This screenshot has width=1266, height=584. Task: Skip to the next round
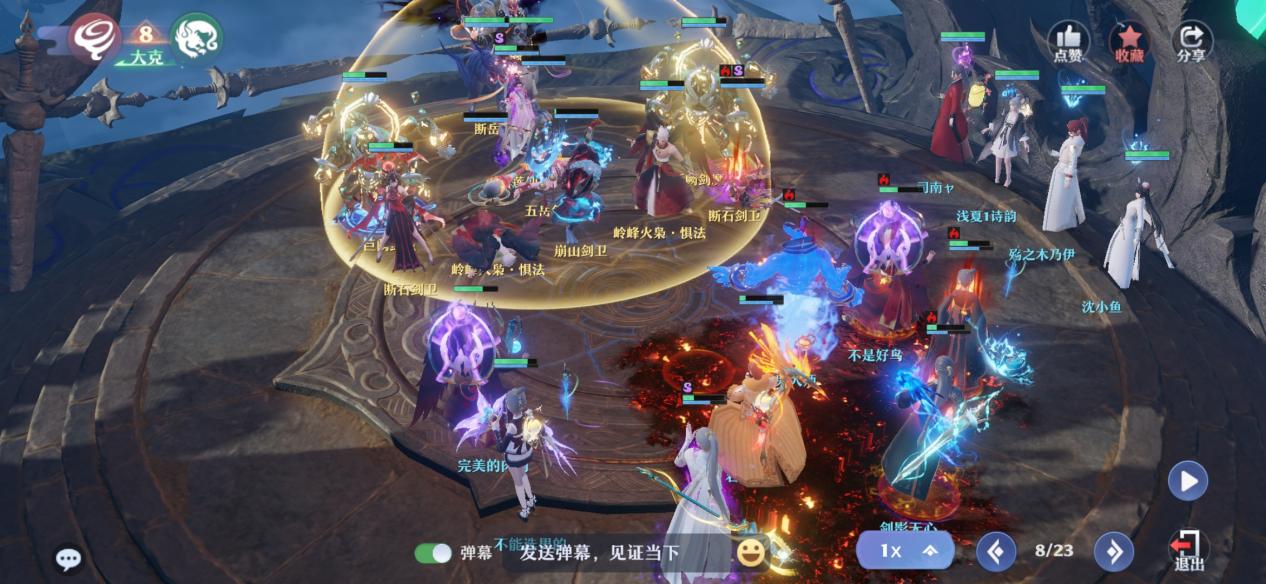click(x=1113, y=551)
